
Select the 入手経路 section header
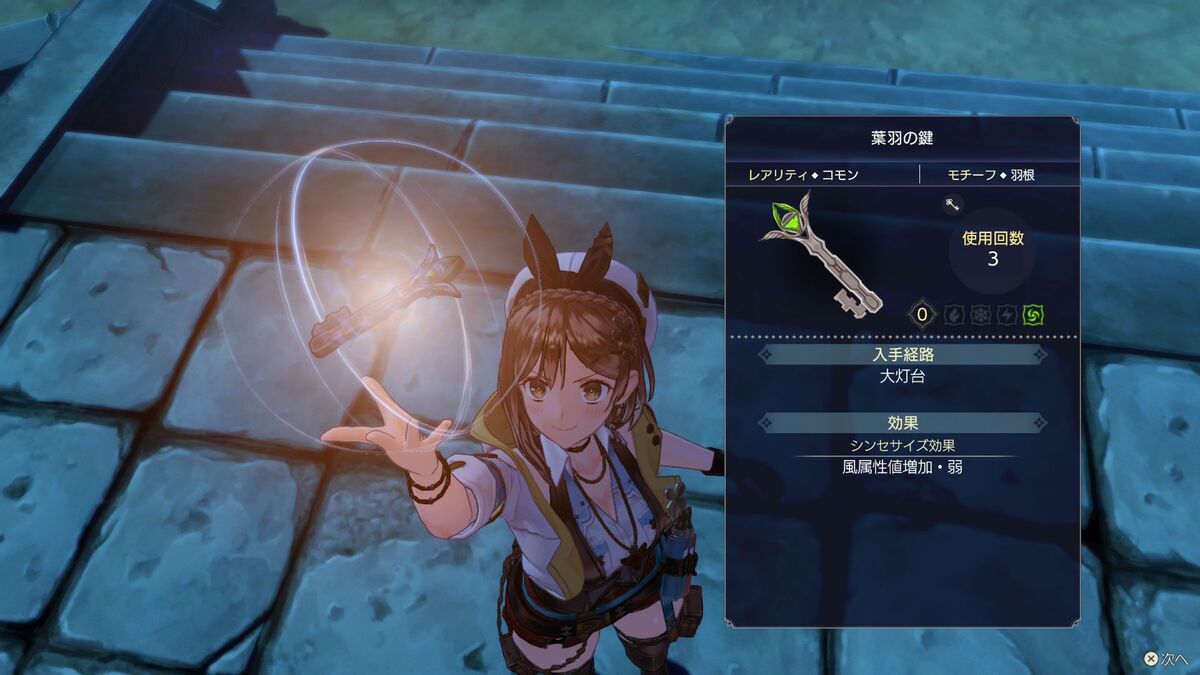point(903,354)
